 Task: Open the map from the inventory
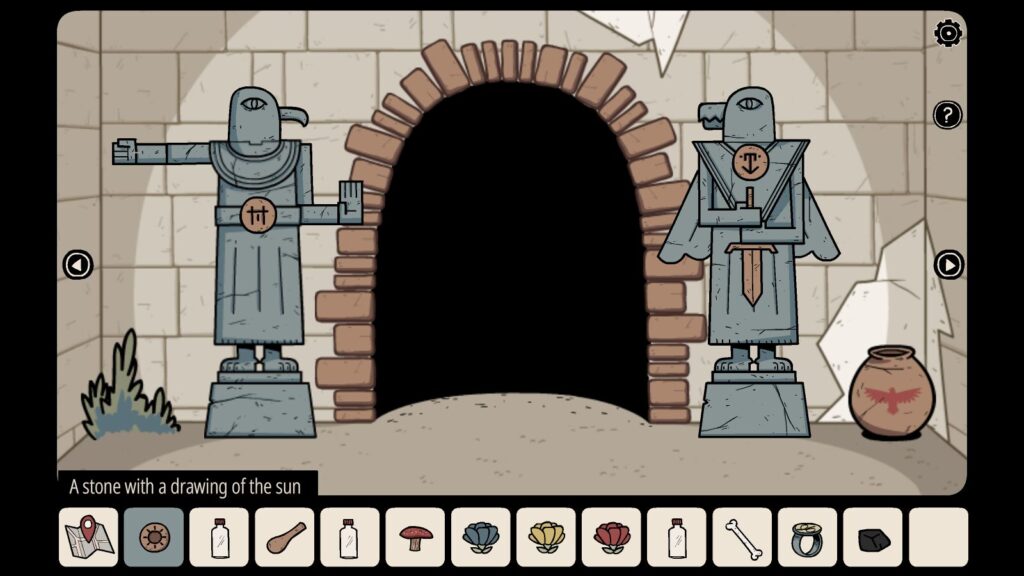pyautogui.click(x=88, y=537)
